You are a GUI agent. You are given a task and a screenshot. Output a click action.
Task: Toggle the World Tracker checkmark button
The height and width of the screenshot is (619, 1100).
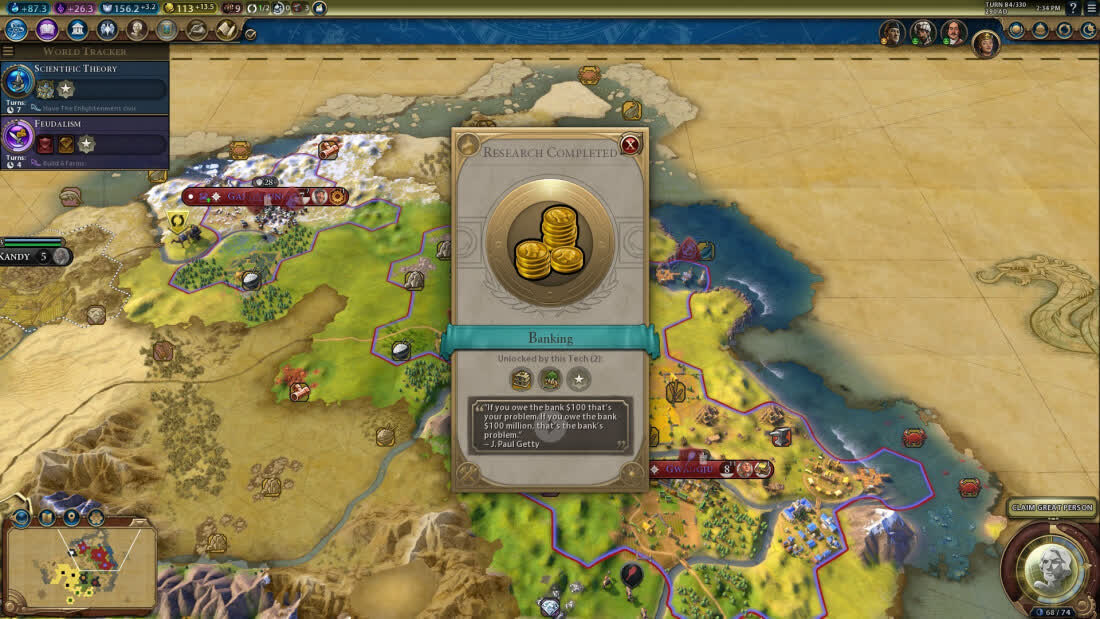point(250,34)
